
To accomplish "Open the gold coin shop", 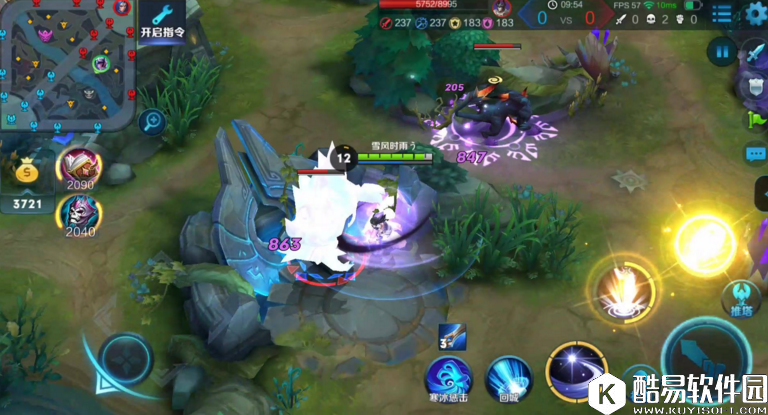I will click(27, 172).
